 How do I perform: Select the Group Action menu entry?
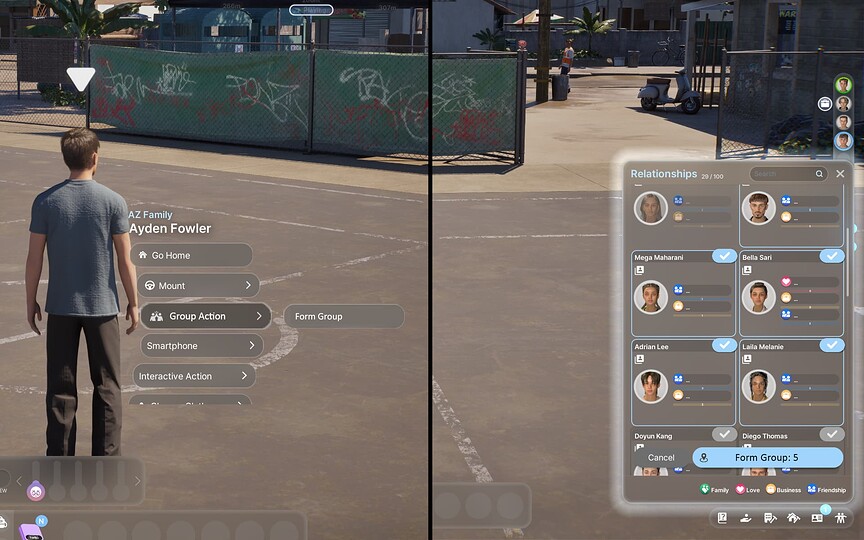click(x=205, y=316)
